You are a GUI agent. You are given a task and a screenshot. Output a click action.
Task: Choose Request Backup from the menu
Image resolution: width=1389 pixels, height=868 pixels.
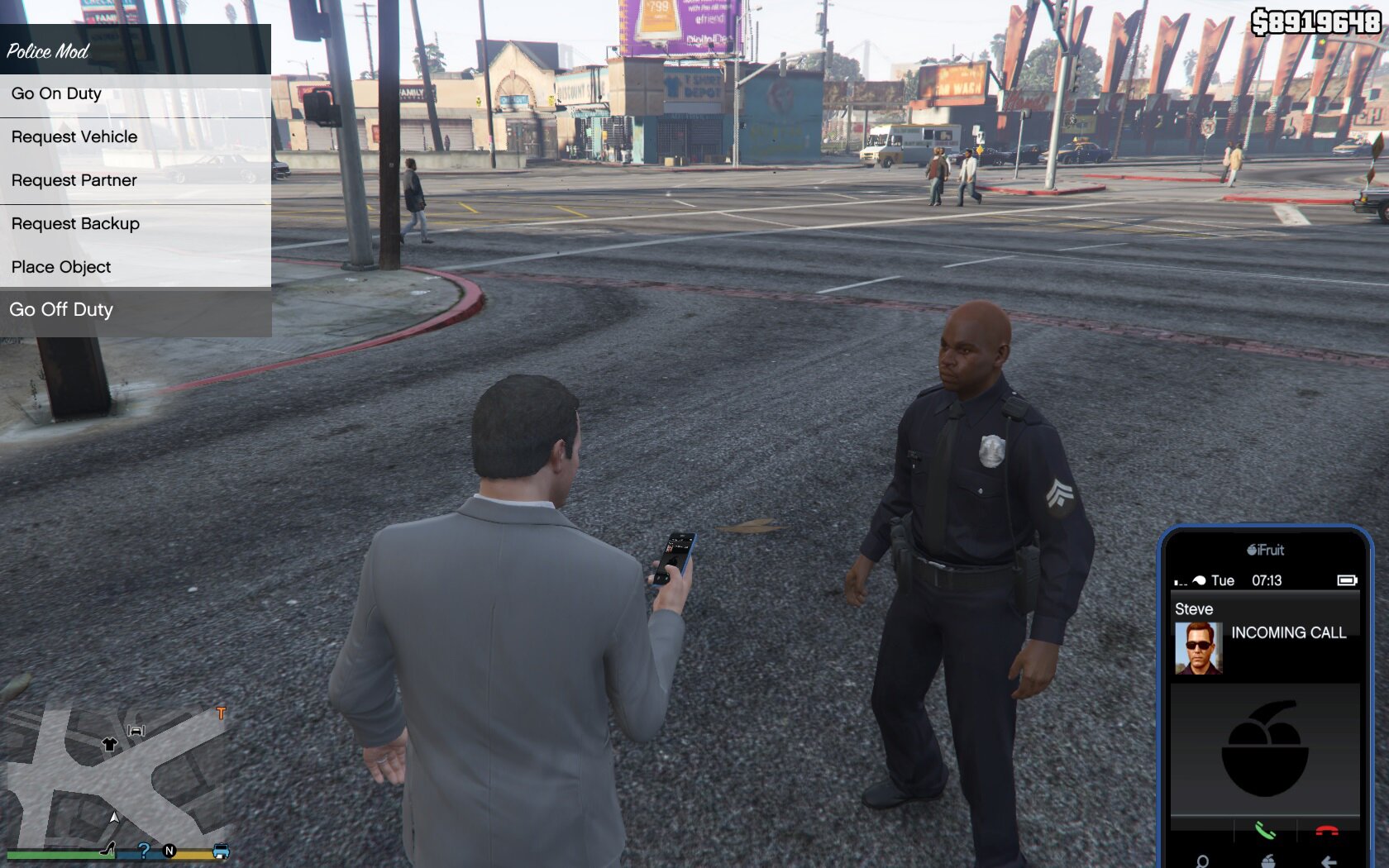pos(75,224)
